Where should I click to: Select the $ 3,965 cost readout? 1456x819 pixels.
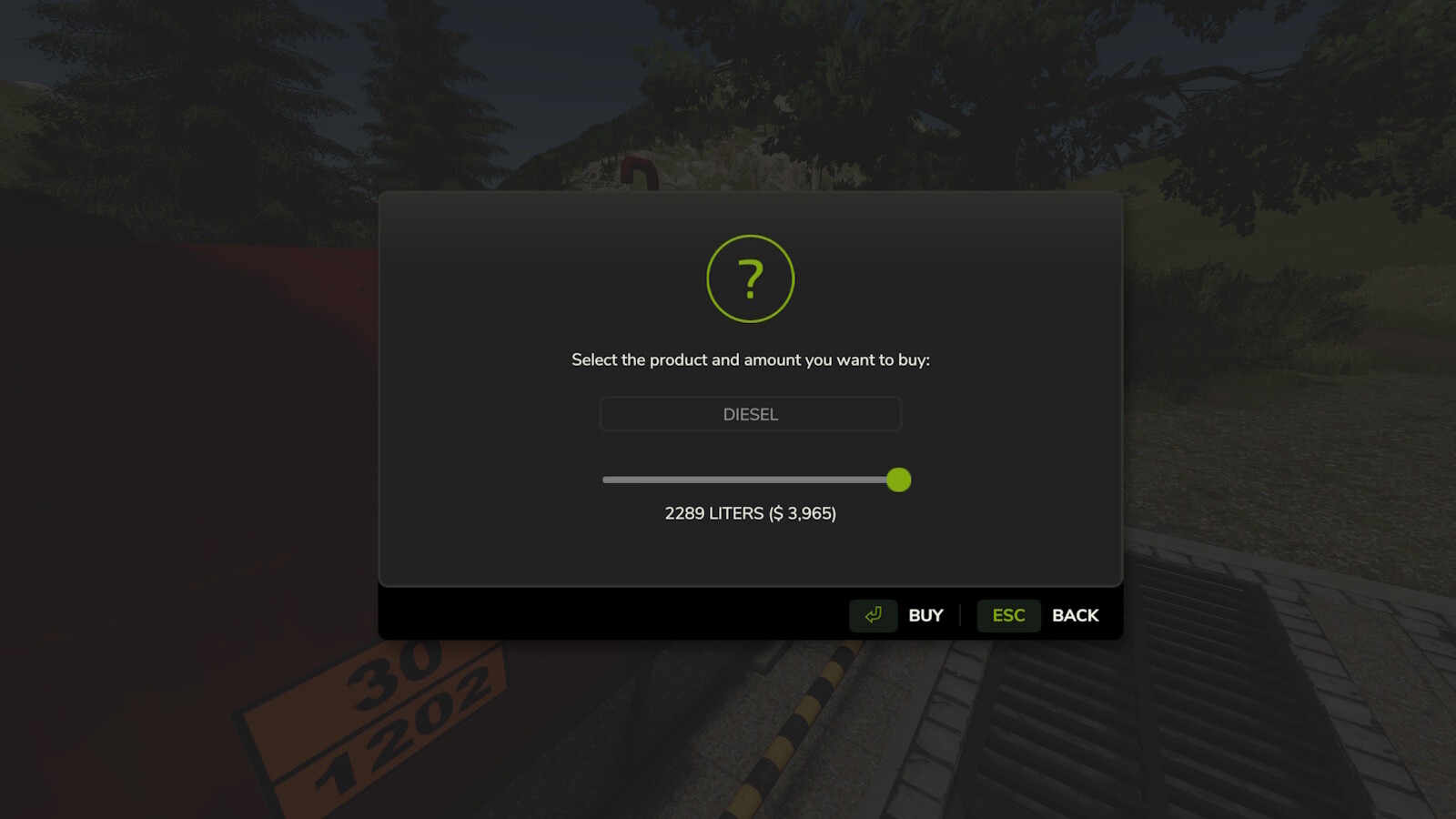(805, 514)
